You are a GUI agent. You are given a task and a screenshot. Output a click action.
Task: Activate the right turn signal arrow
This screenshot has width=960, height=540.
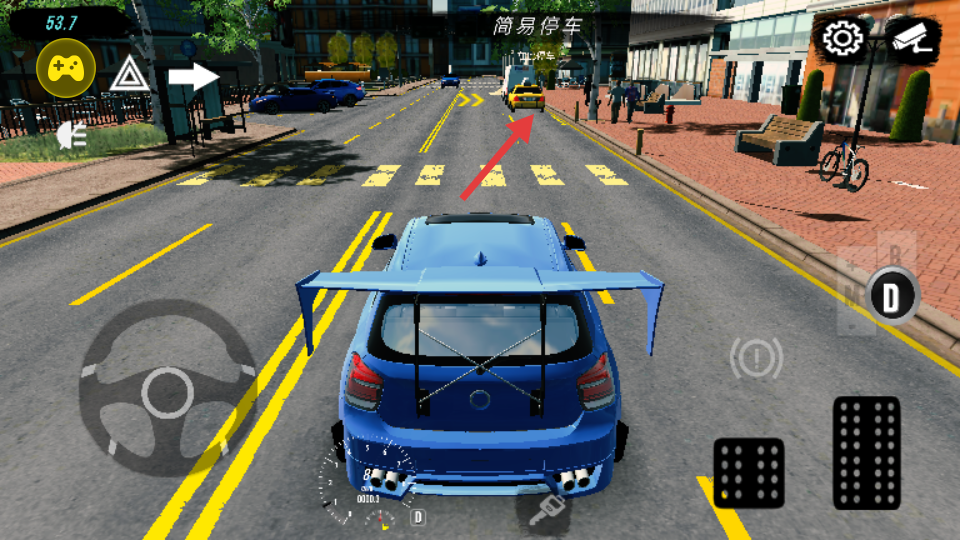point(193,75)
